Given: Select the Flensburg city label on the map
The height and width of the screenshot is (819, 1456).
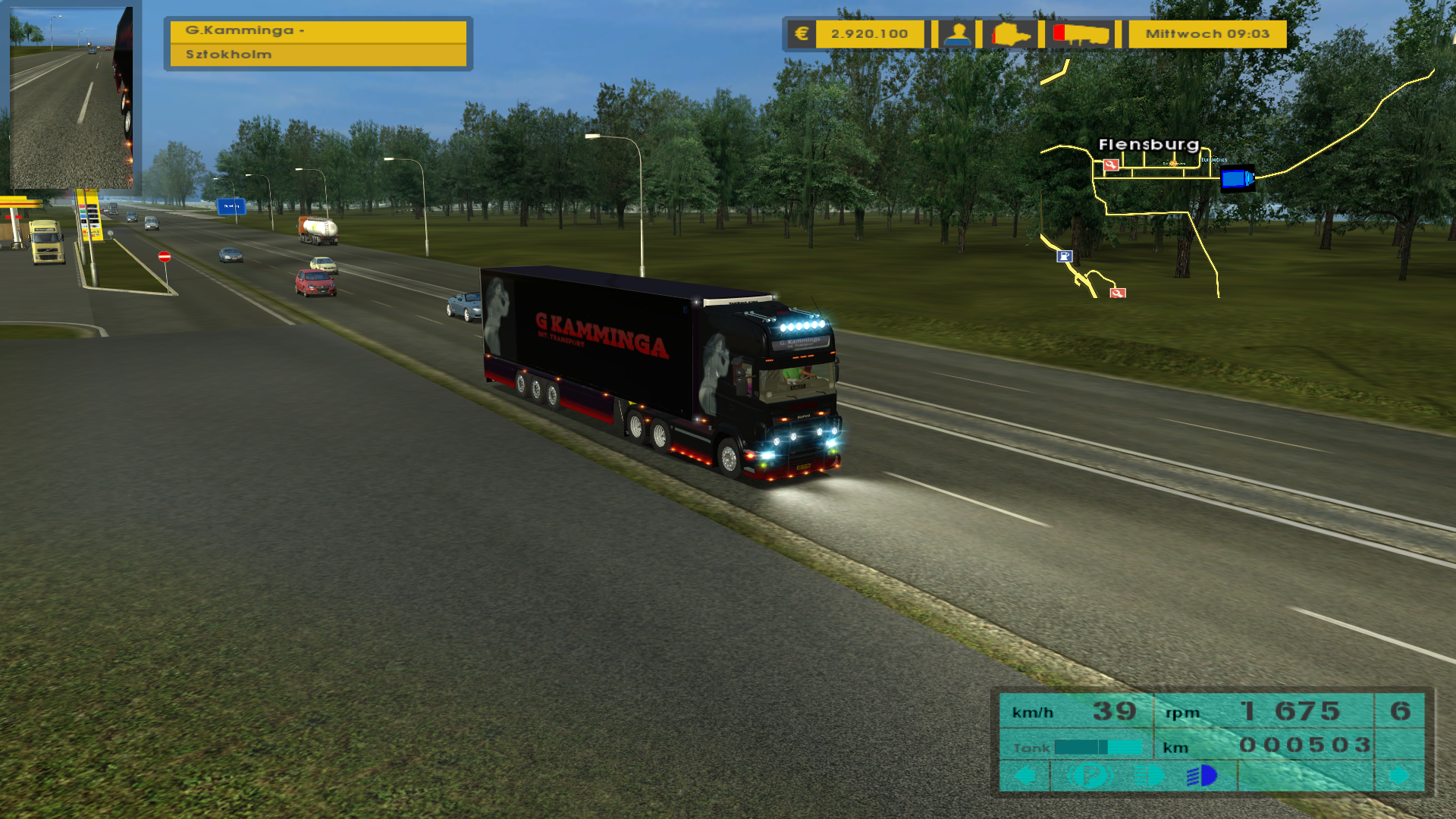Looking at the screenshot, I should (x=1148, y=144).
